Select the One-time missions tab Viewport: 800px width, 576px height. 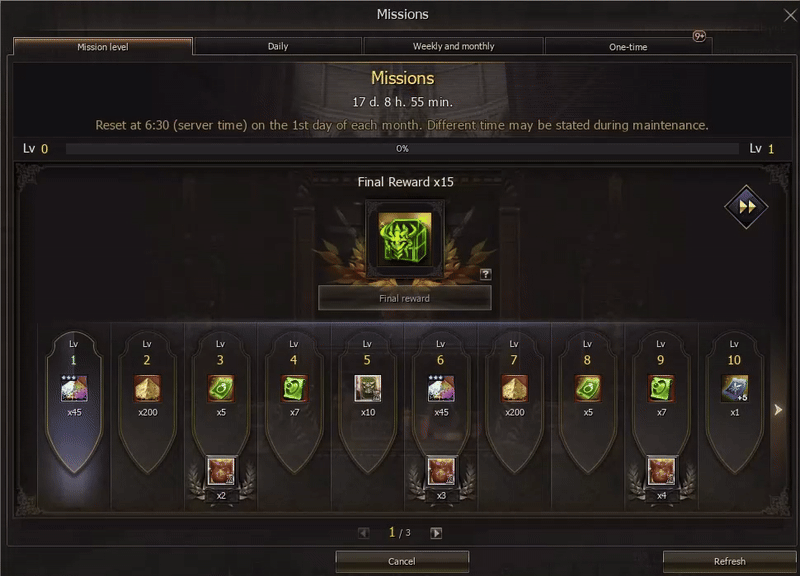[627, 46]
